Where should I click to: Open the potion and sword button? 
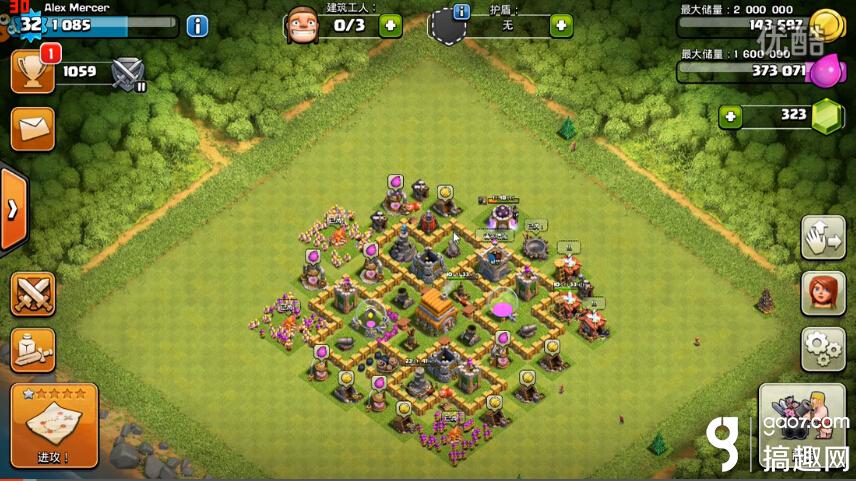32,349
